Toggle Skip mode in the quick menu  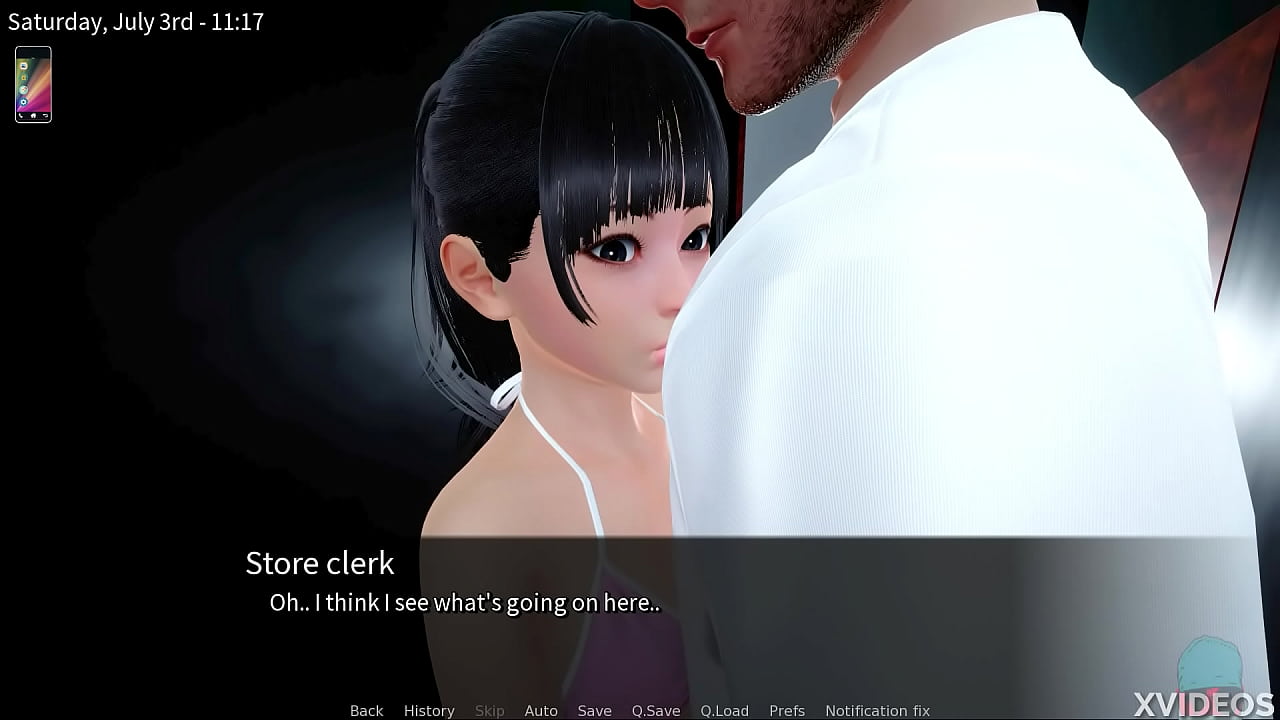point(490,710)
